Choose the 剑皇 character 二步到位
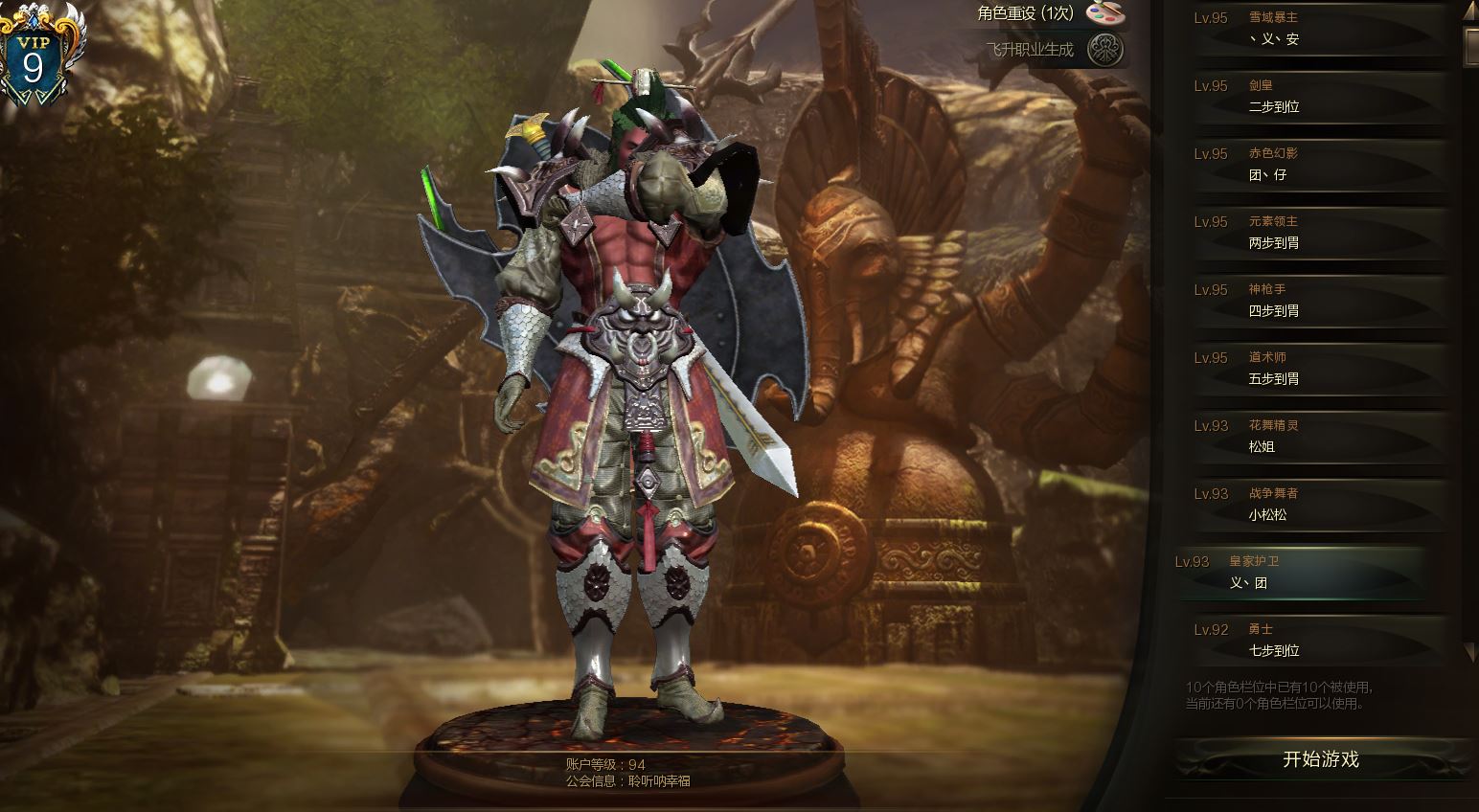The height and width of the screenshot is (812, 1479). [x=1318, y=97]
